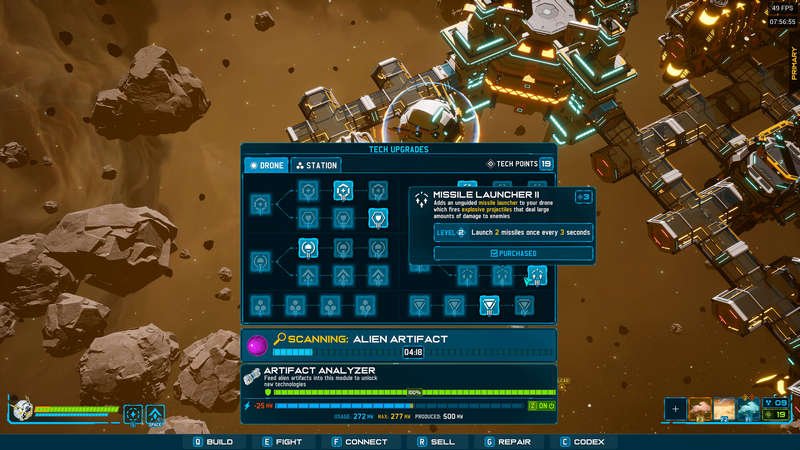Choose the Sell option

(x=436, y=441)
